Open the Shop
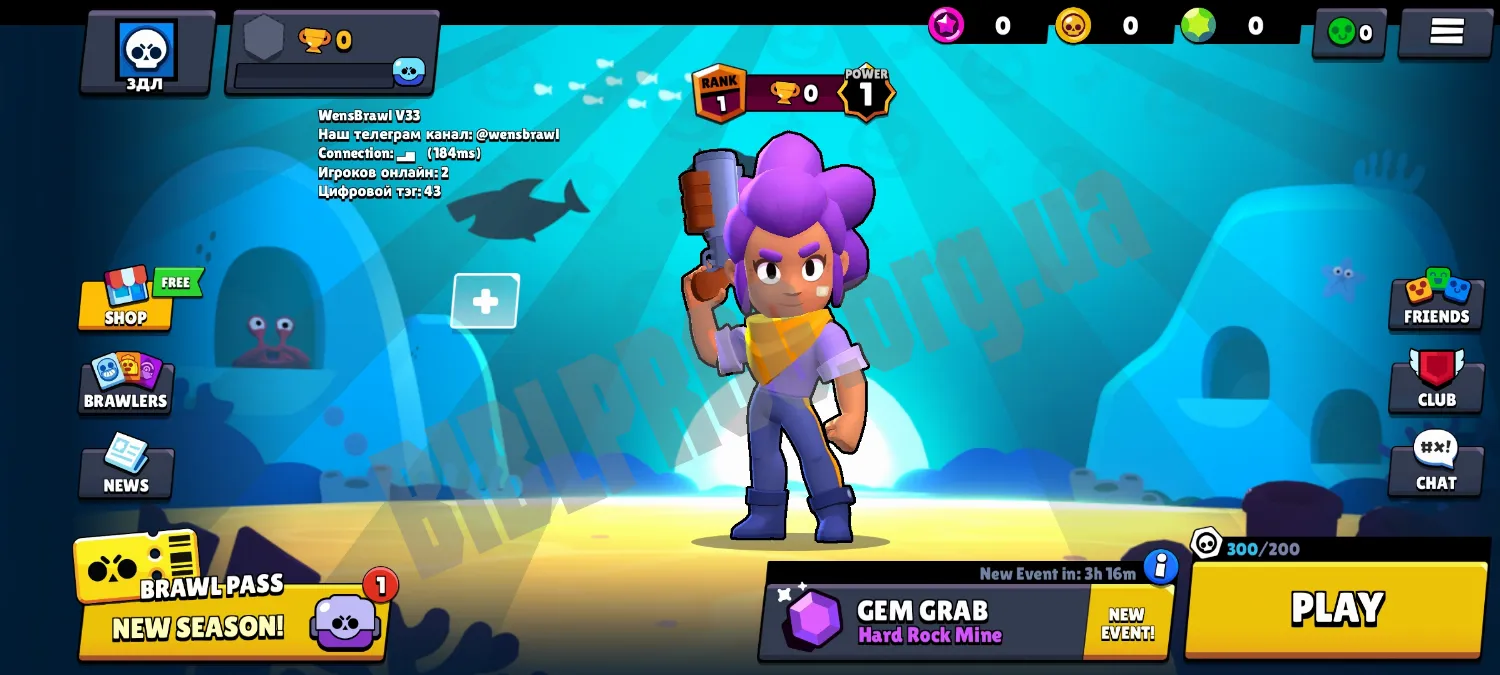The image size is (1500, 675). coord(126,300)
